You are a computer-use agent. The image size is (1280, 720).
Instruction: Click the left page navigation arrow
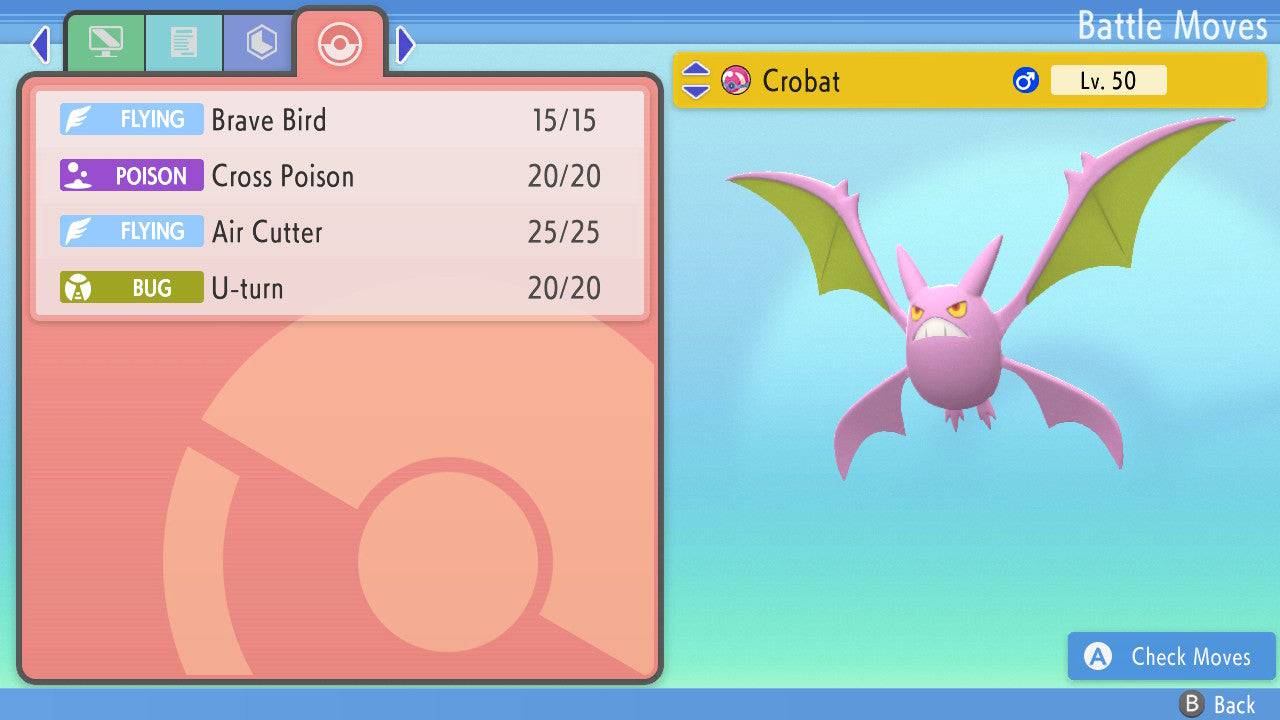(39, 44)
